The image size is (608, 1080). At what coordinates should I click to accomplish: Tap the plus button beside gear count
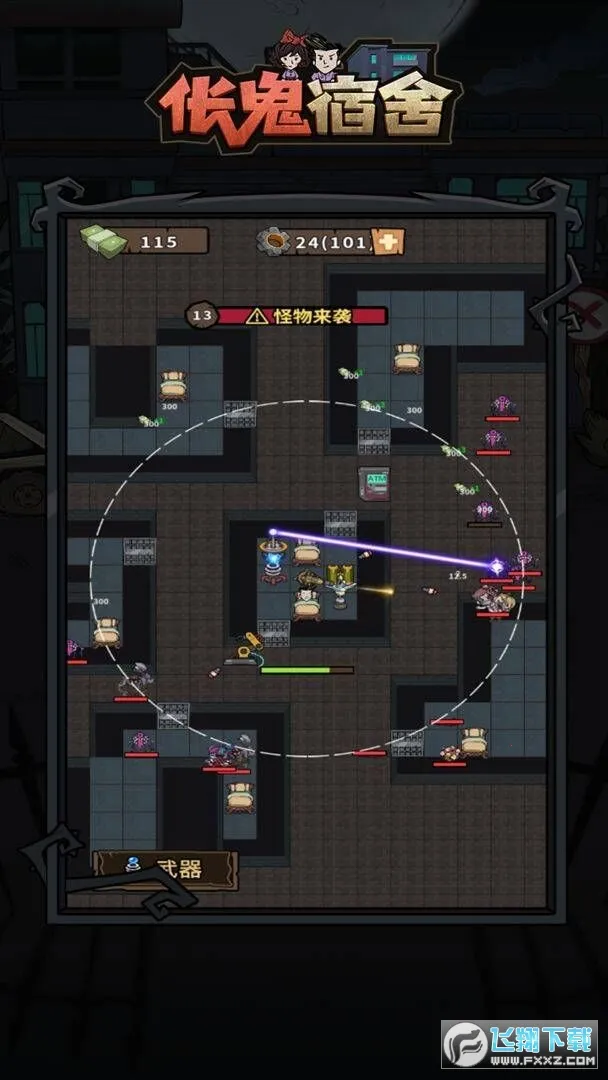tap(390, 241)
